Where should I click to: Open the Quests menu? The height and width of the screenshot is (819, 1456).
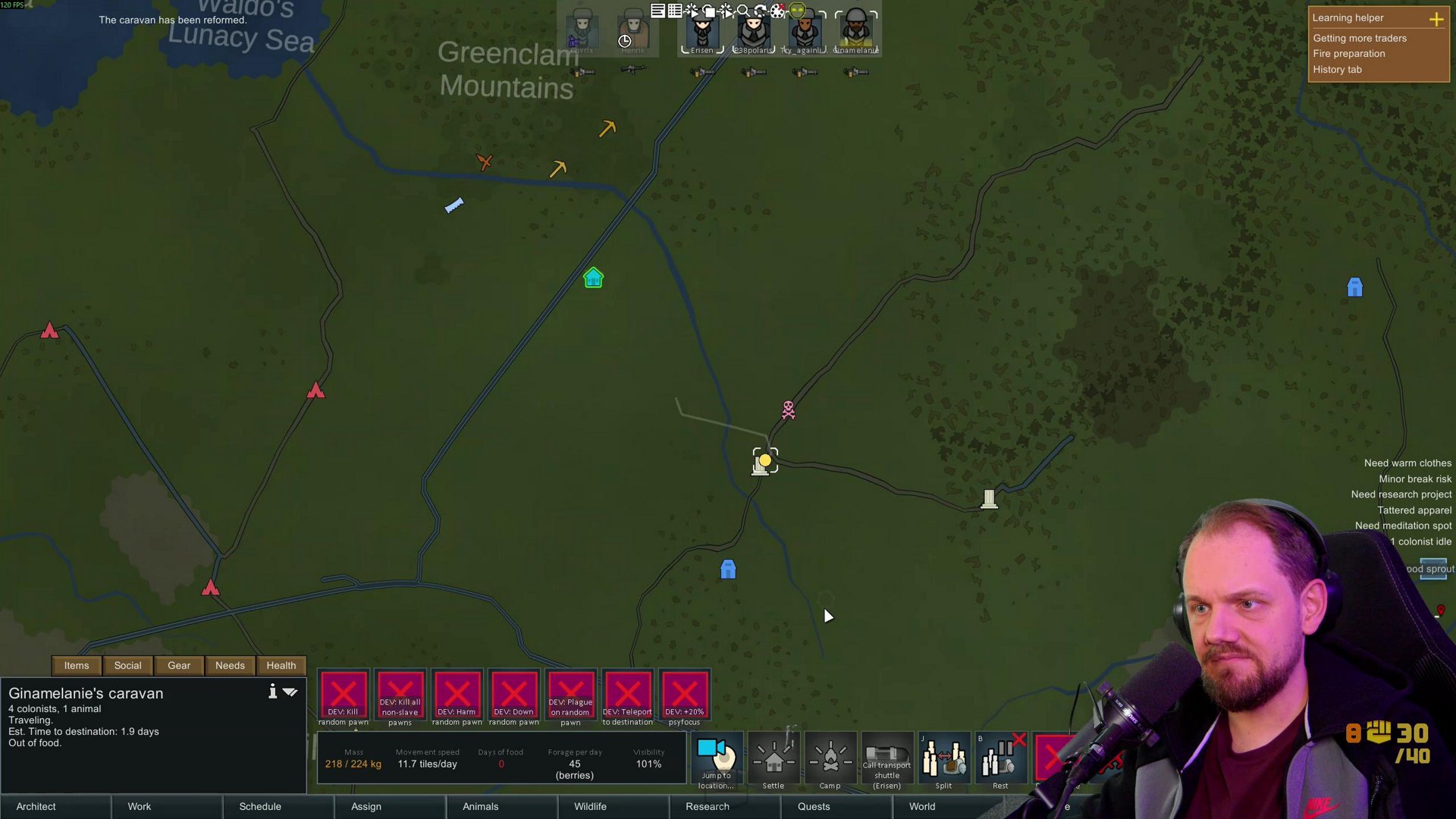click(x=813, y=806)
